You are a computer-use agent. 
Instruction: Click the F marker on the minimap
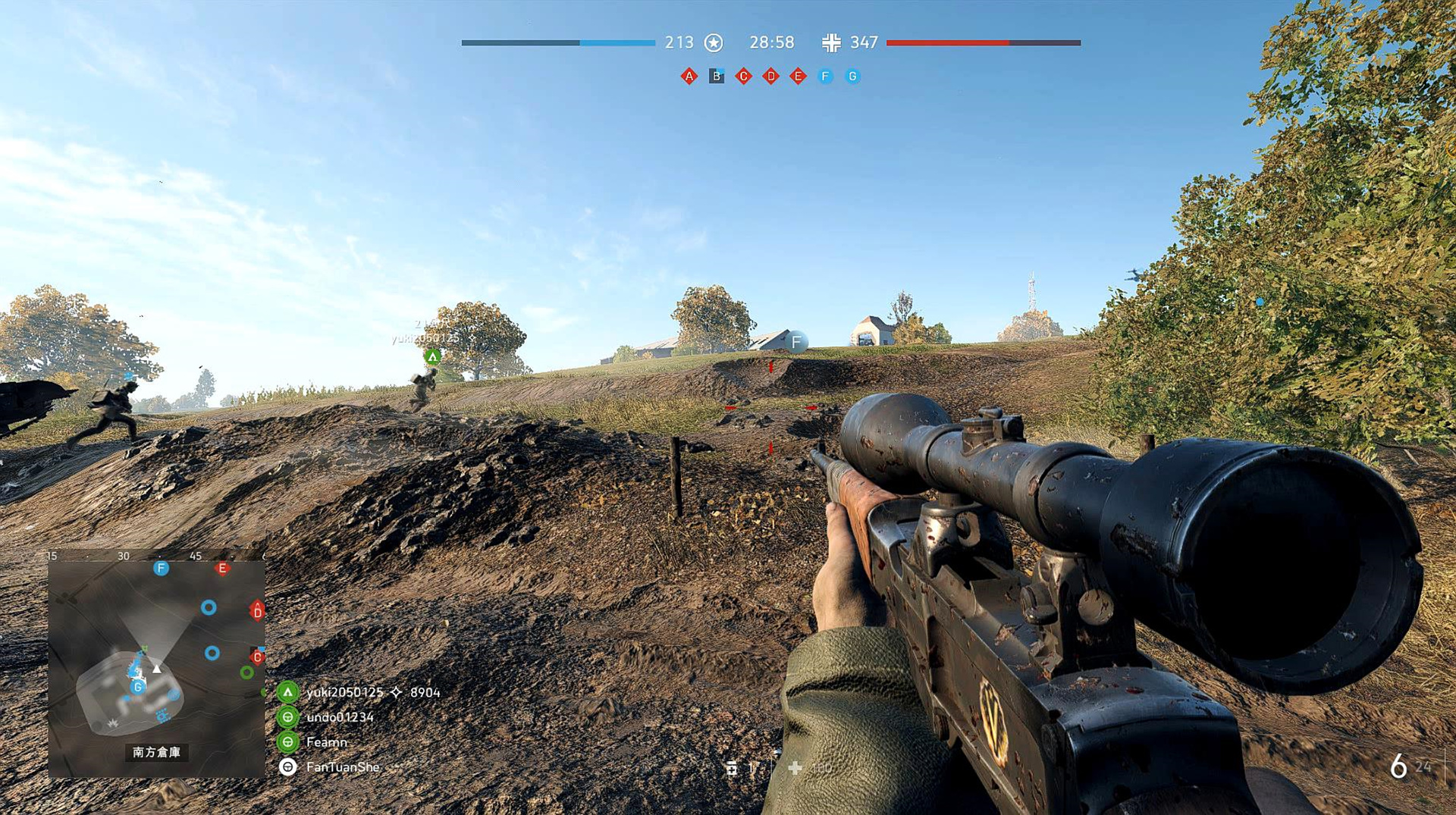161,568
